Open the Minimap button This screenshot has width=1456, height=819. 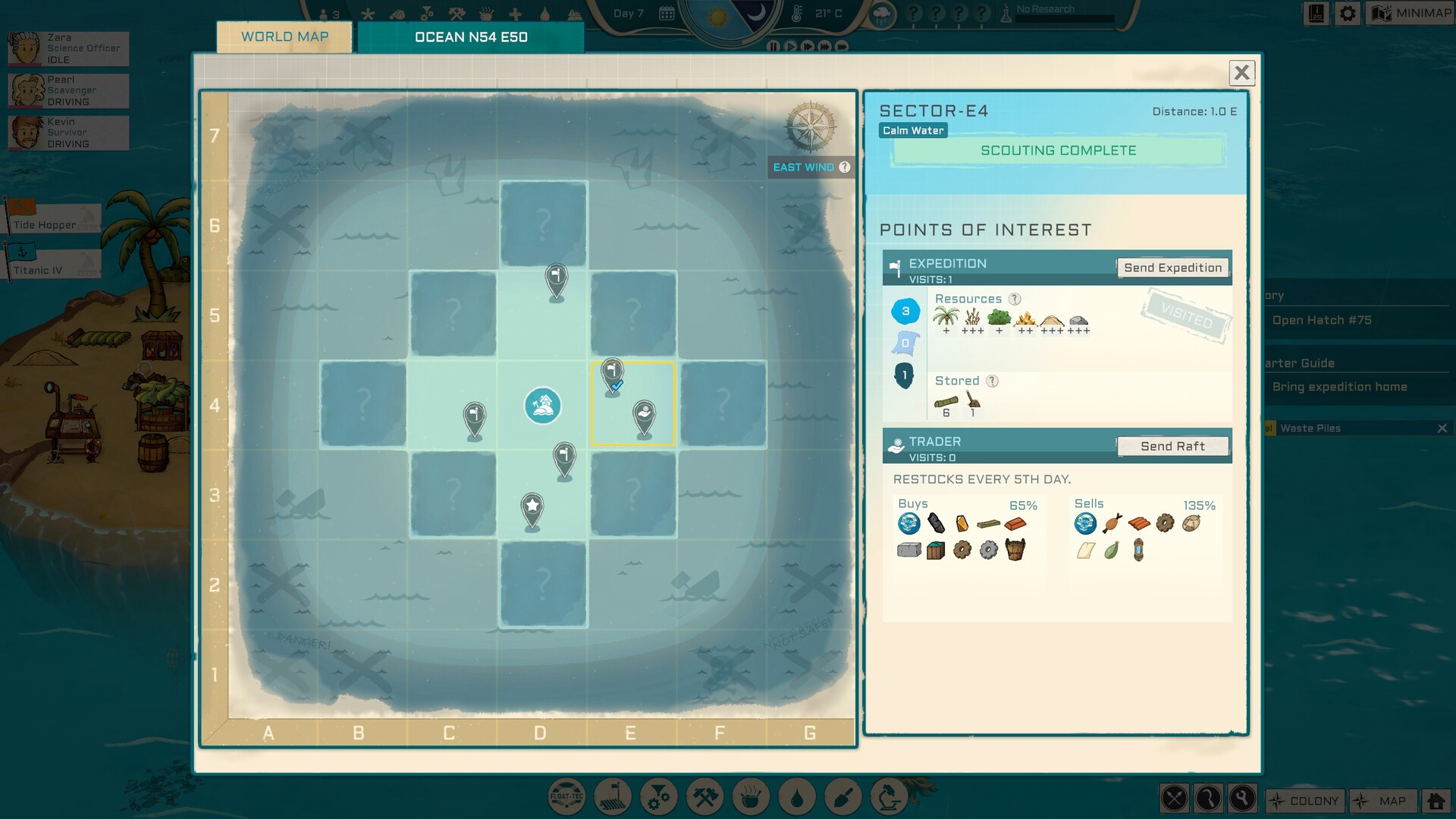[1410, 13]
